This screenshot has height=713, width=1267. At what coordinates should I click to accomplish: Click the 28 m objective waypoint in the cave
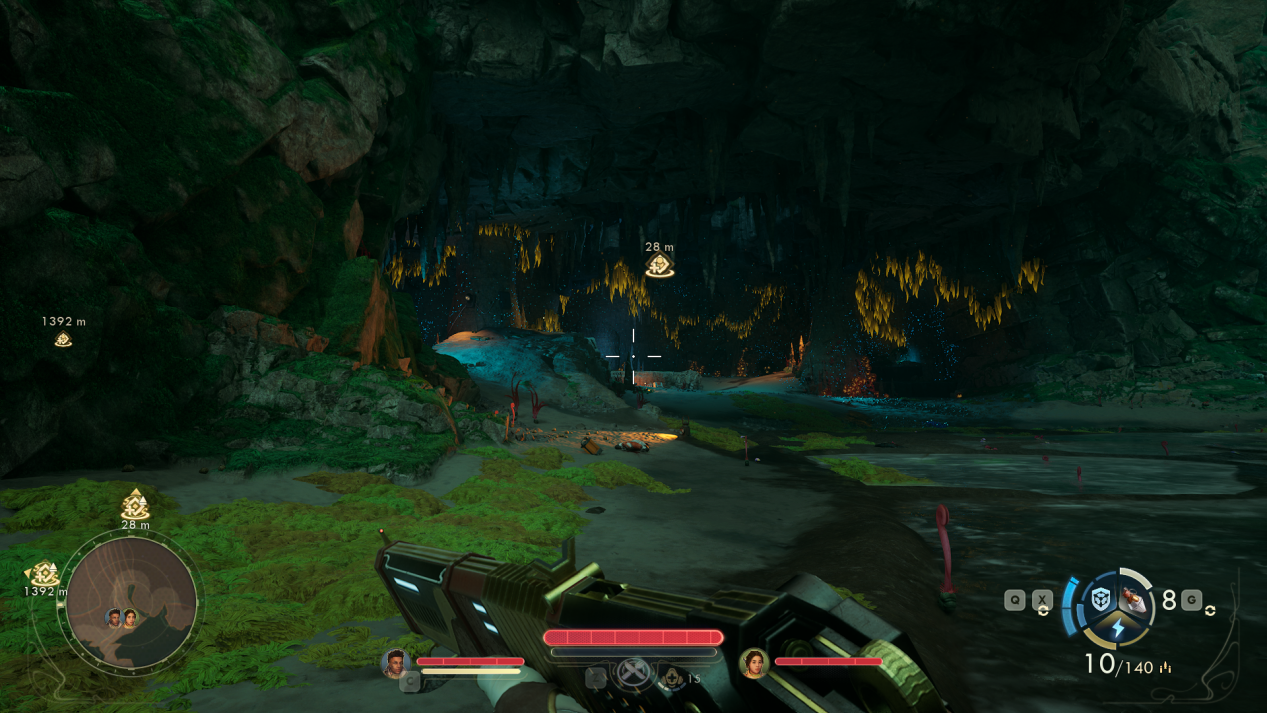tap(659, 265)
